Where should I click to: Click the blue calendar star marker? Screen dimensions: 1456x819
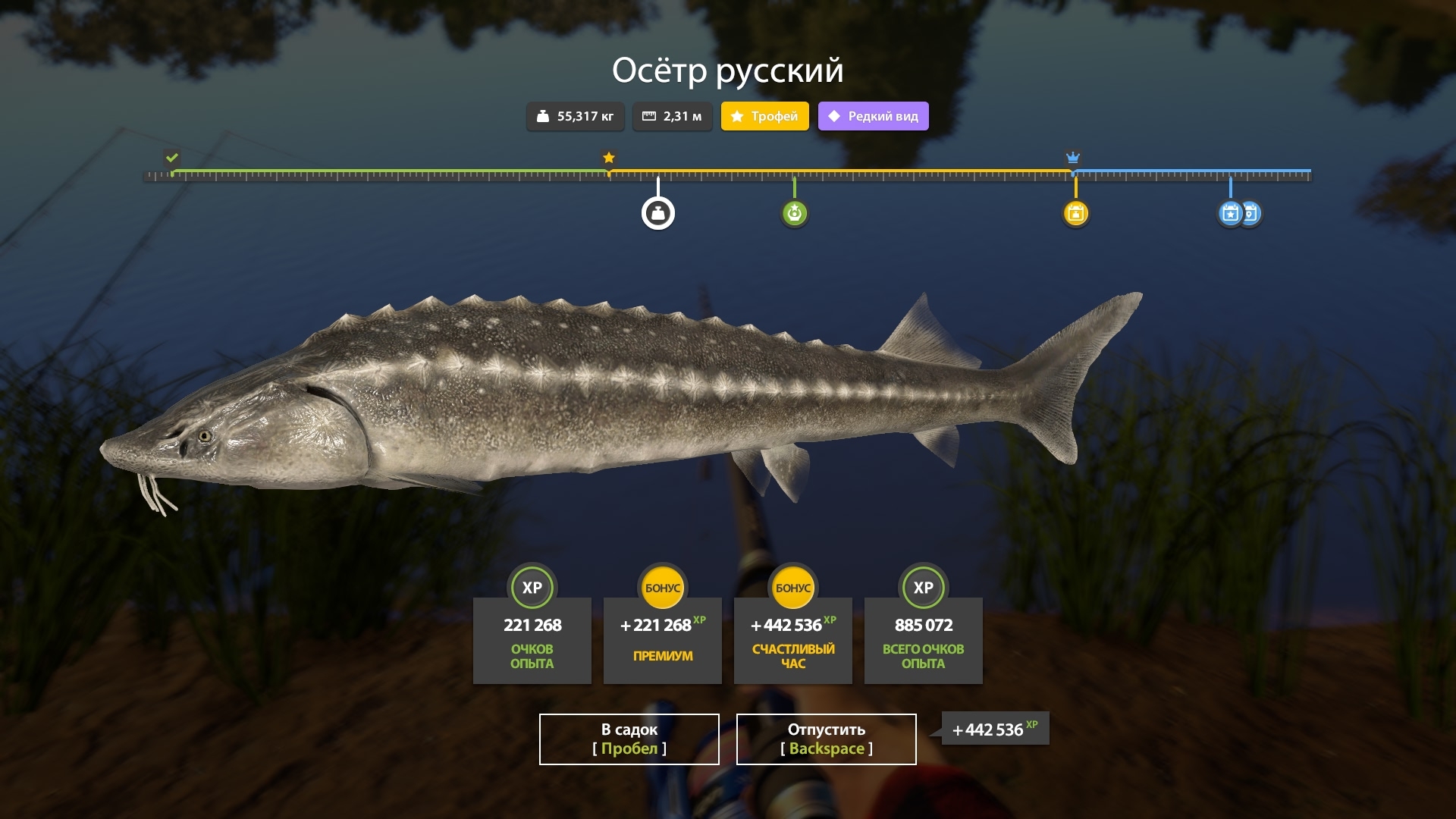(x=1229, y=214)
